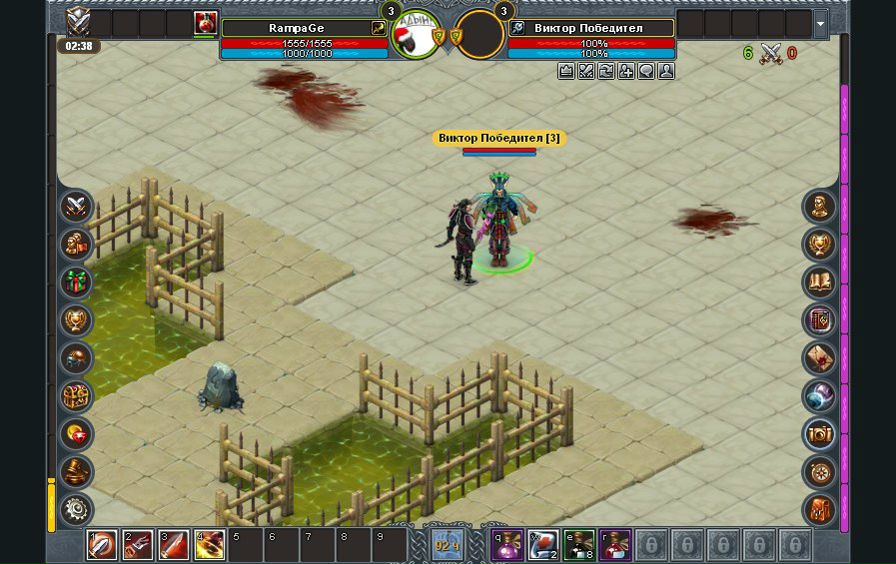This screenshot has height=564, width=896.
Task: Use the purple potion in slot q
Action: tap(506, 545)
